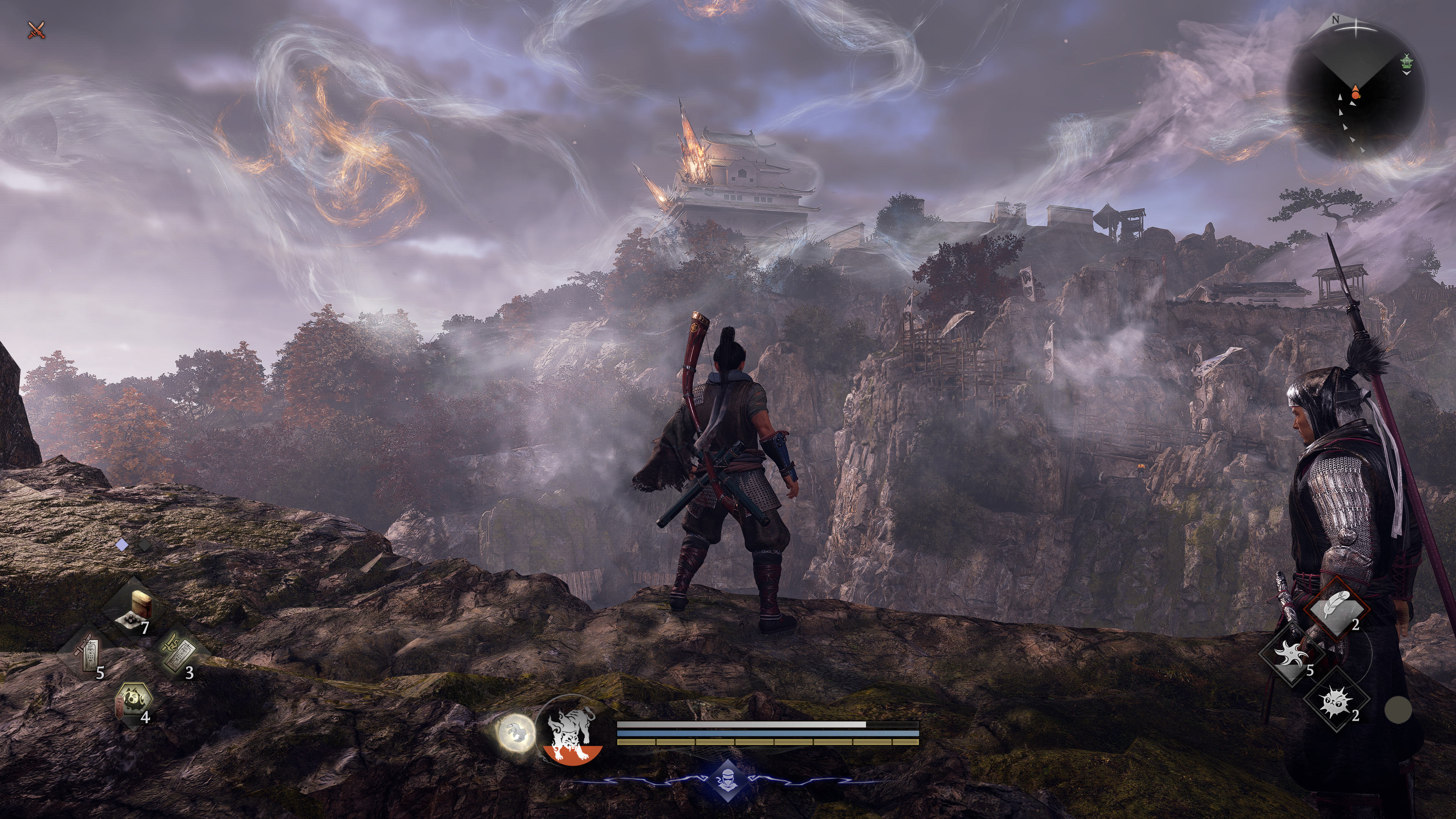This screenshot has width=1456, height=819.
Task: Throw the shuriken ninjutsu with 5 charges
Action: click(1292, 655)
